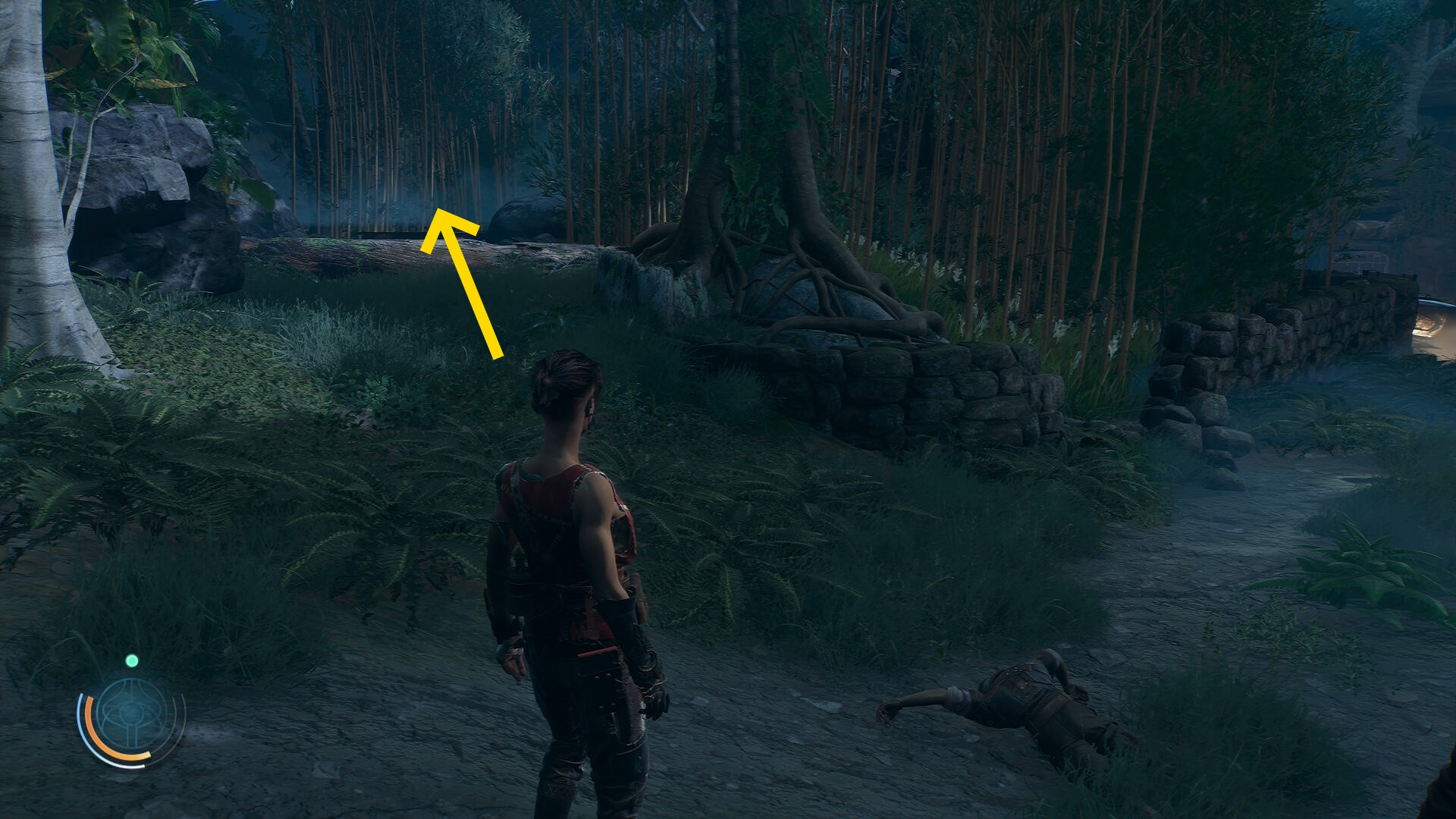This screenshot has height=819, width=1456.
Task: Click the circular emblem HUD gauge
Action: 131,716
